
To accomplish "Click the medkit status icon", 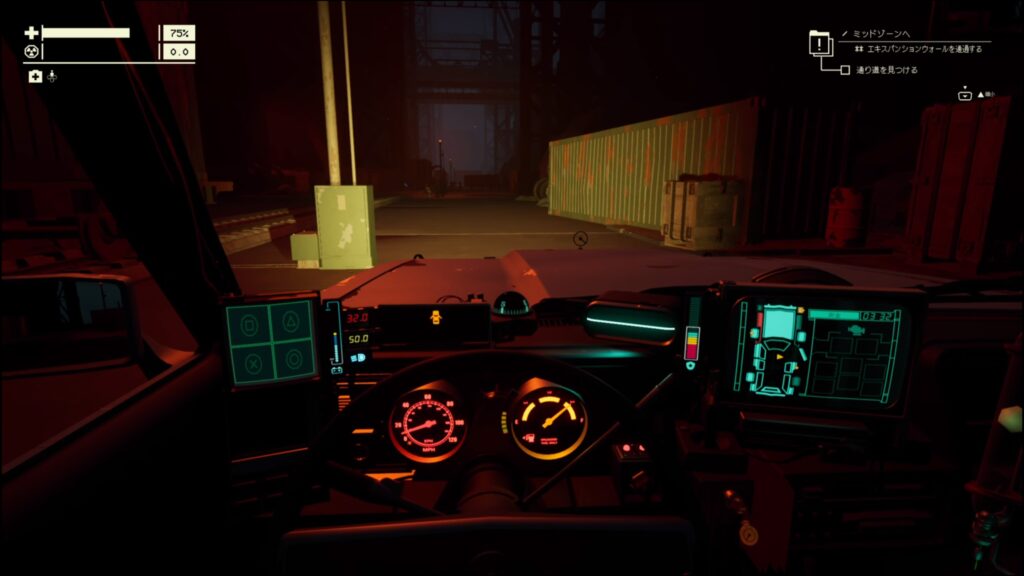I will (35, 76).
